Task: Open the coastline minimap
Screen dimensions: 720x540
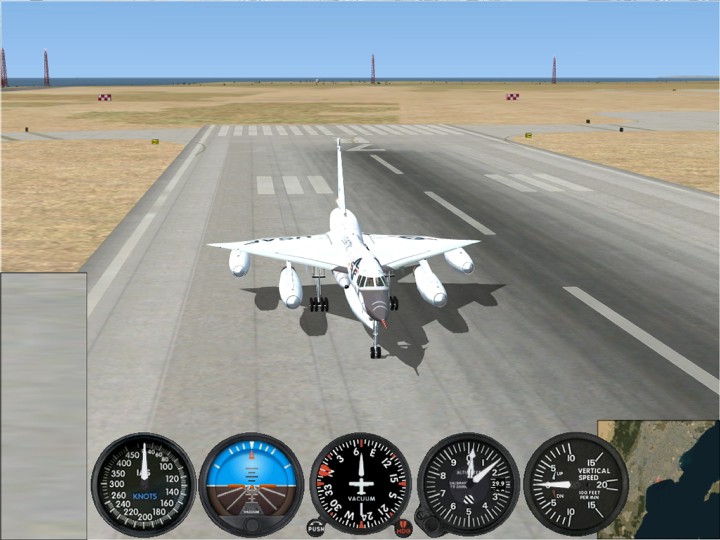Action: 660,480
